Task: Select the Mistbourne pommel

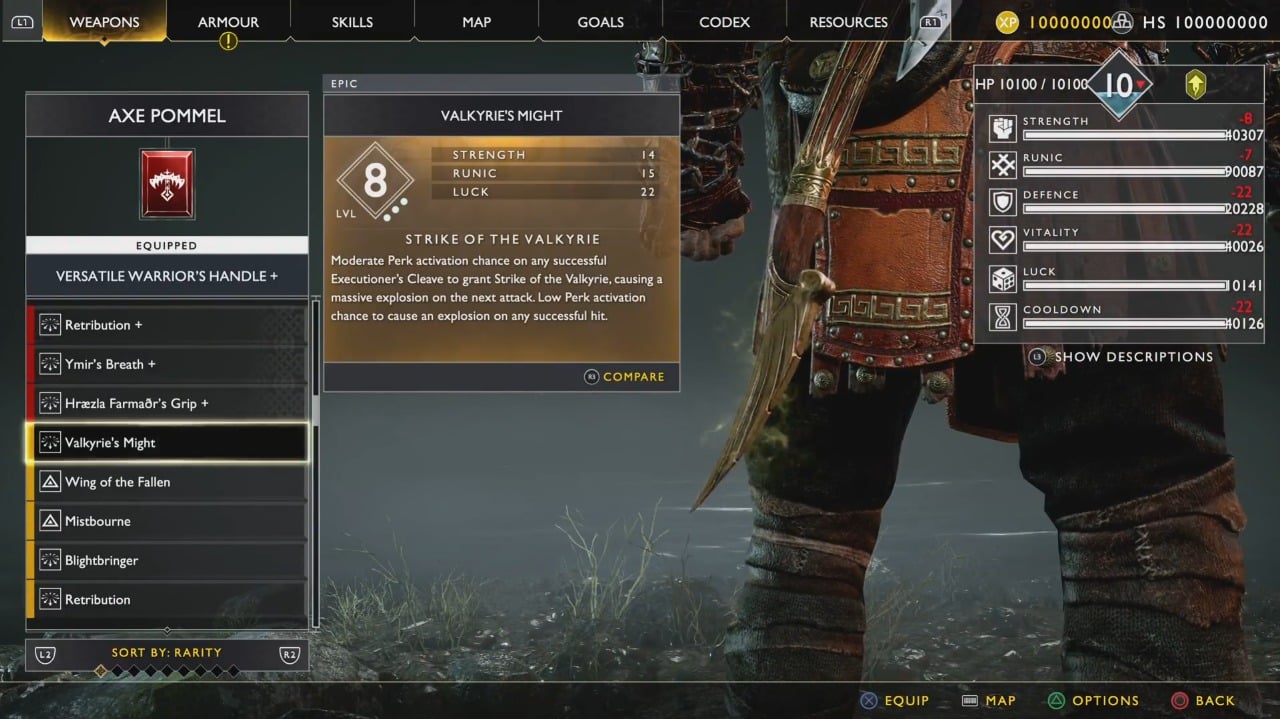Action: click(167, 521)
